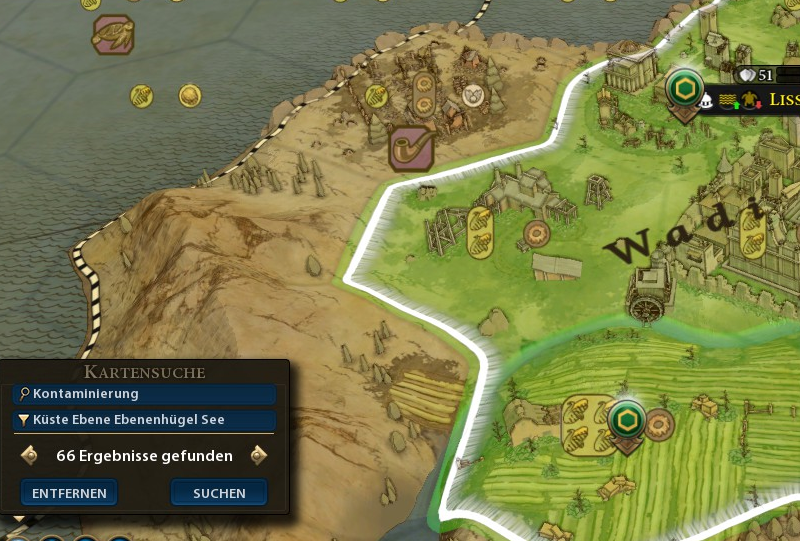Go to the previous search result
Screen dimensions: 800x541
29,456
